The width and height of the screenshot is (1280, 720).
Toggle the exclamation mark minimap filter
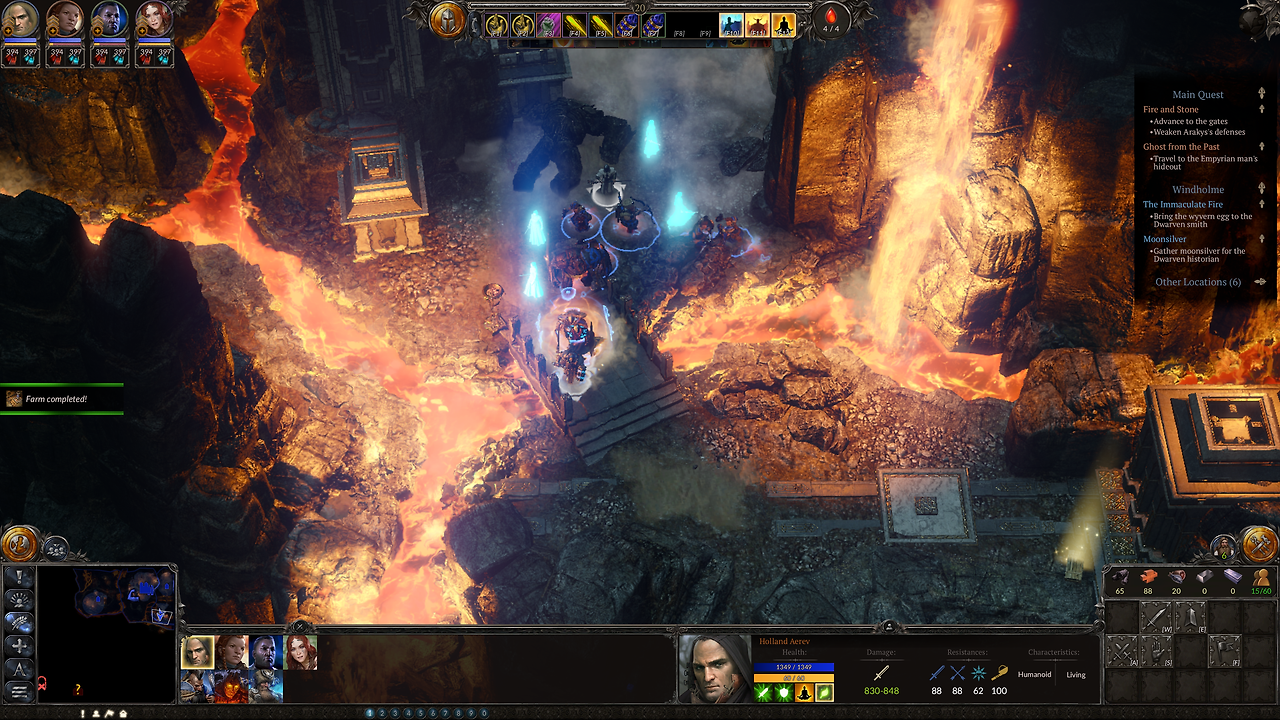coord(18,577)
